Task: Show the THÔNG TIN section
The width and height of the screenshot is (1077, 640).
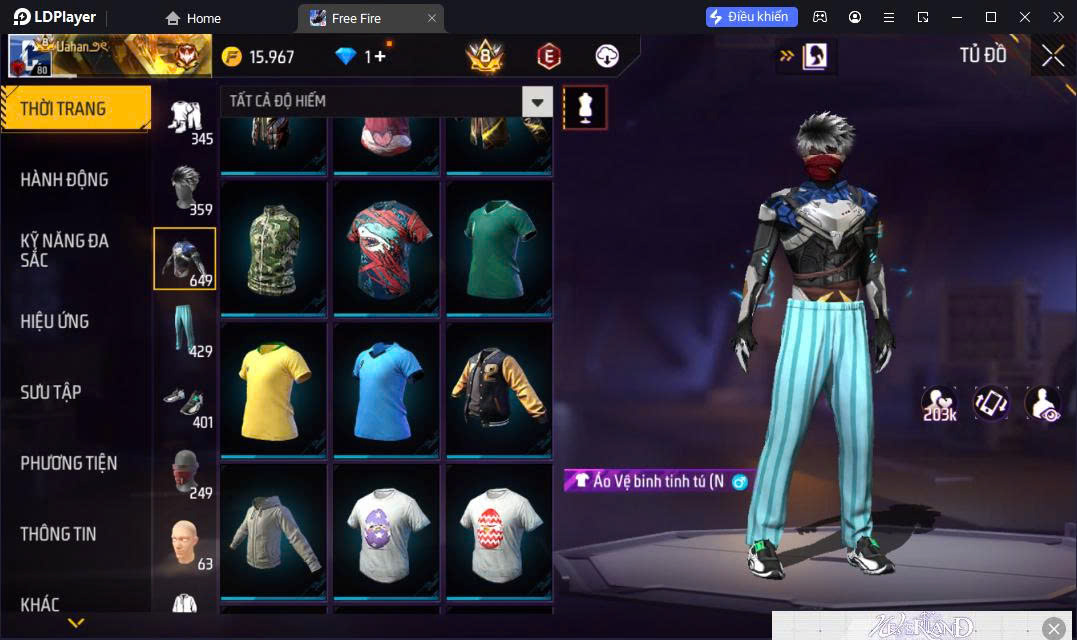Action: 59,534
